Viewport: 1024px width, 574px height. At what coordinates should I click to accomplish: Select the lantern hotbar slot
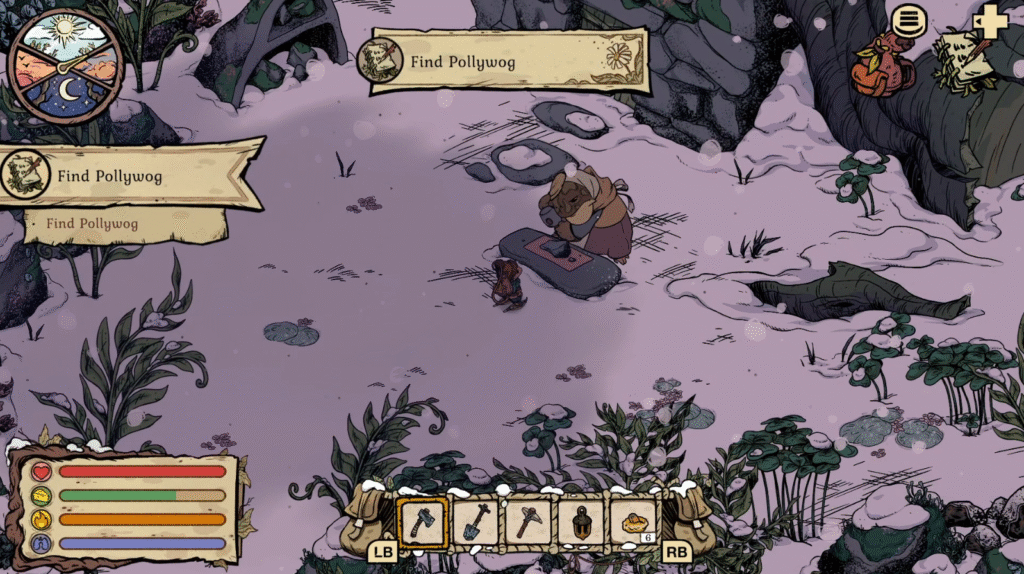[580, 522]
